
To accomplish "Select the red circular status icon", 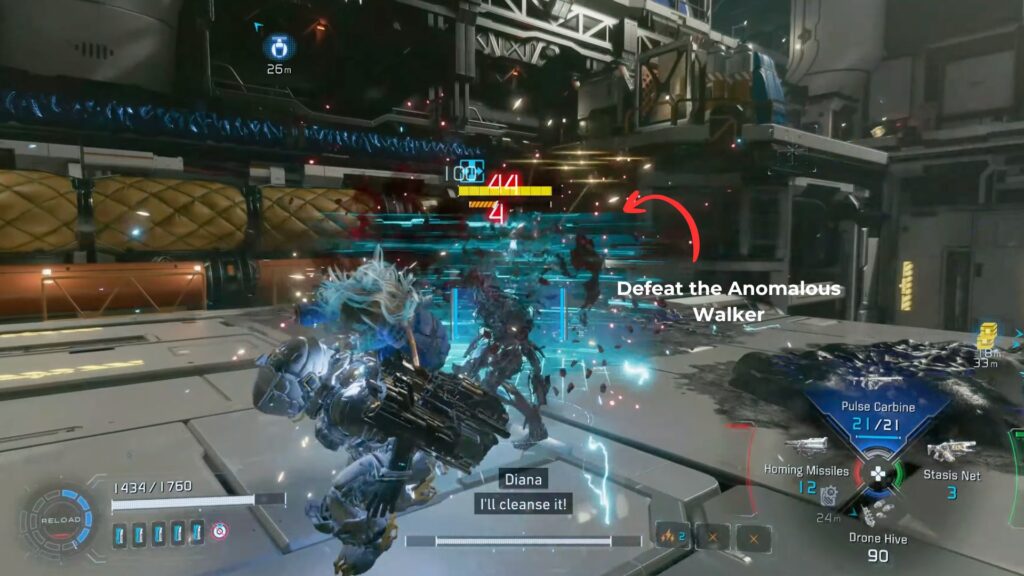I will [220, 531].
